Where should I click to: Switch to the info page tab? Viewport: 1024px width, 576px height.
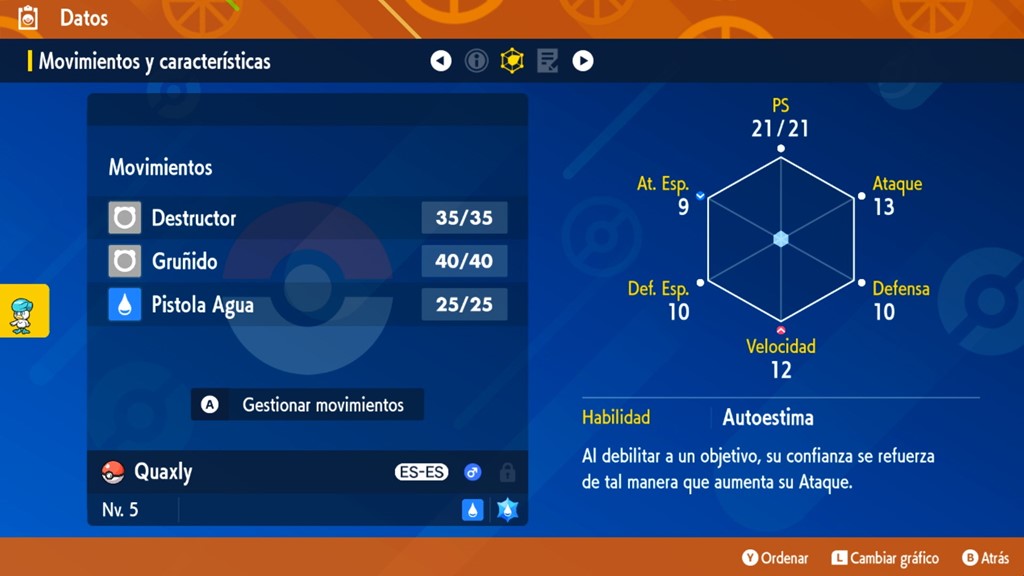pos(477,62)
